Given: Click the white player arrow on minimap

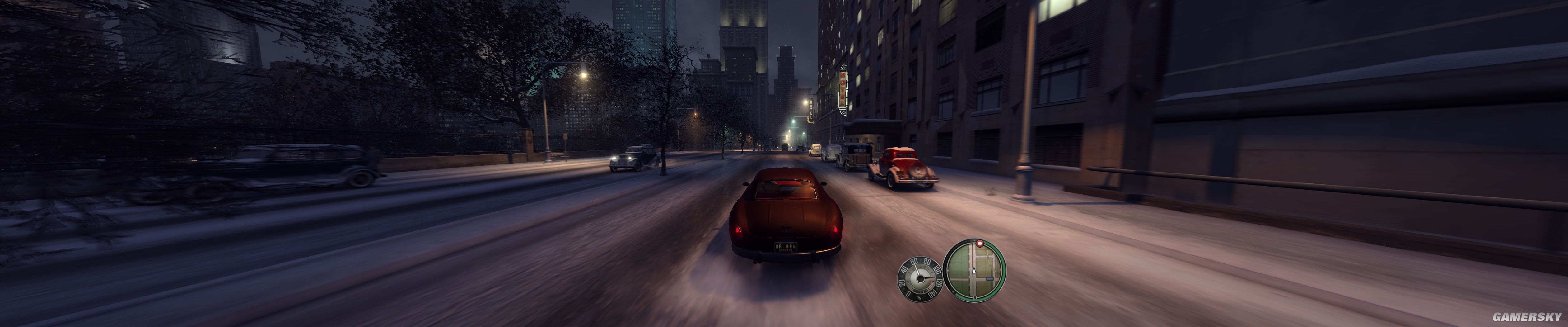Looking at the screenshot, I should pyautogui.click(x=974, y=270).
